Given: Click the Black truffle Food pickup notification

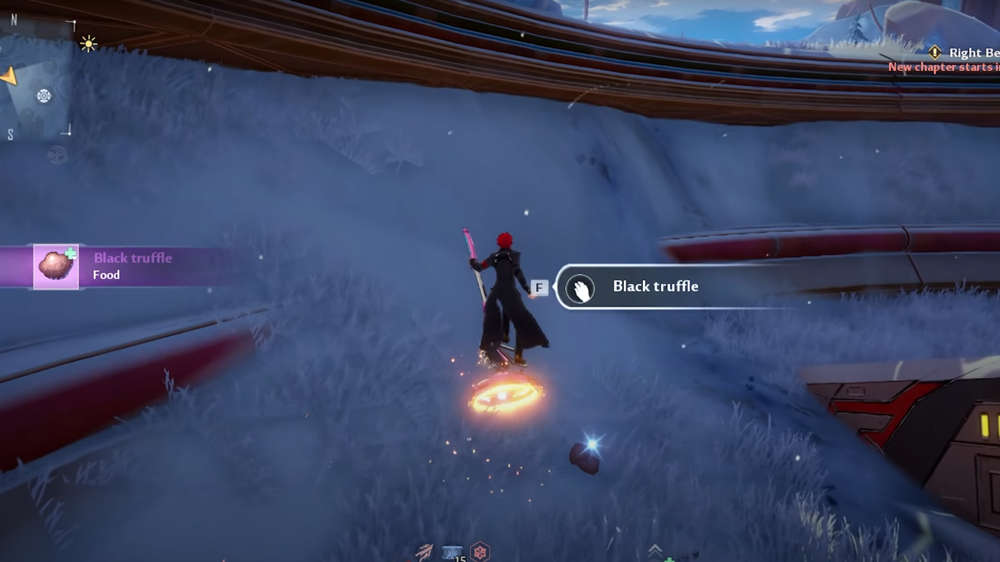Looking at the screenshot, I should 132,266.
